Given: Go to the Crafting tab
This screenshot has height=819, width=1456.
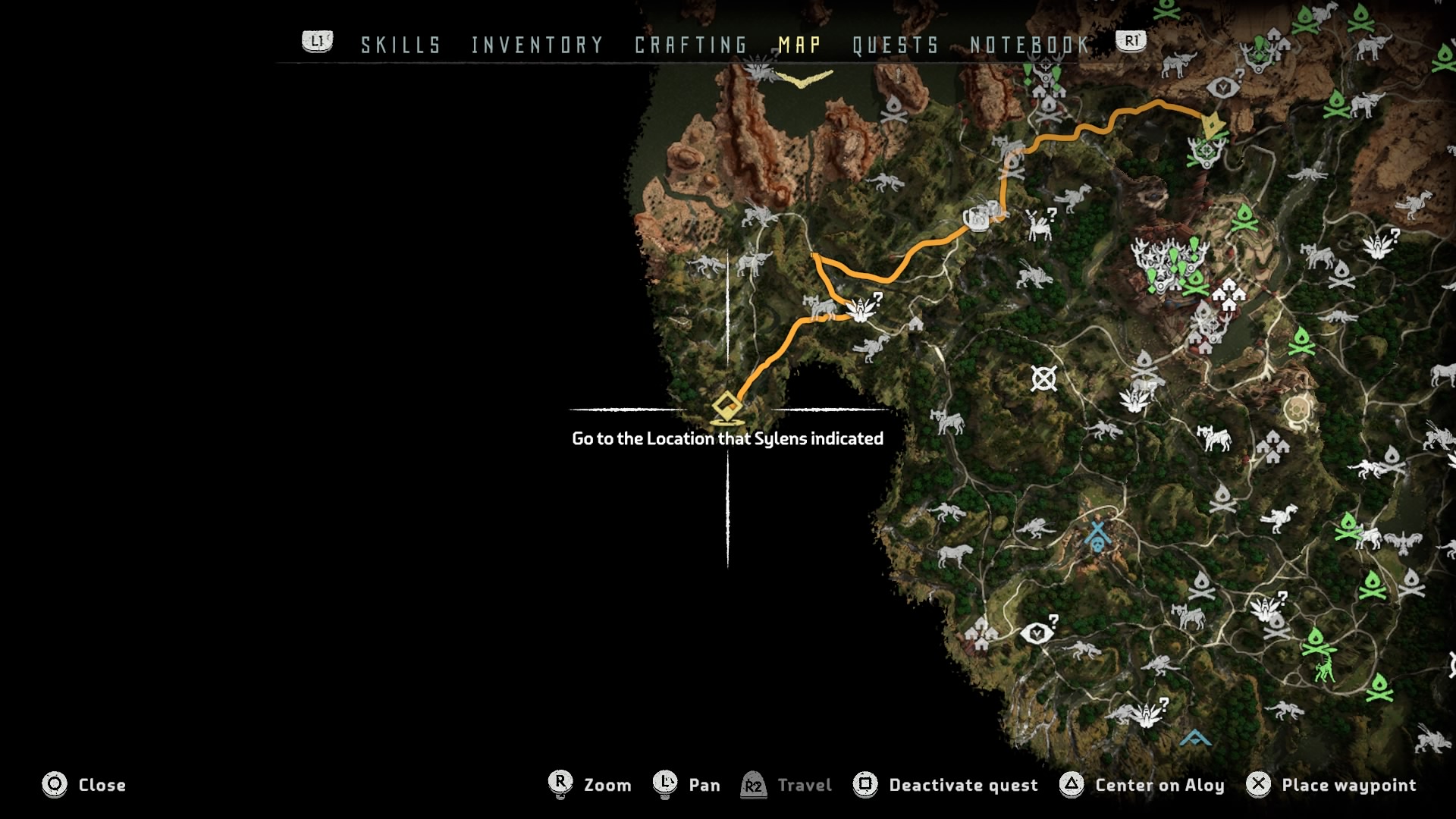Looking at the screenshot, I should click(691, 45).
